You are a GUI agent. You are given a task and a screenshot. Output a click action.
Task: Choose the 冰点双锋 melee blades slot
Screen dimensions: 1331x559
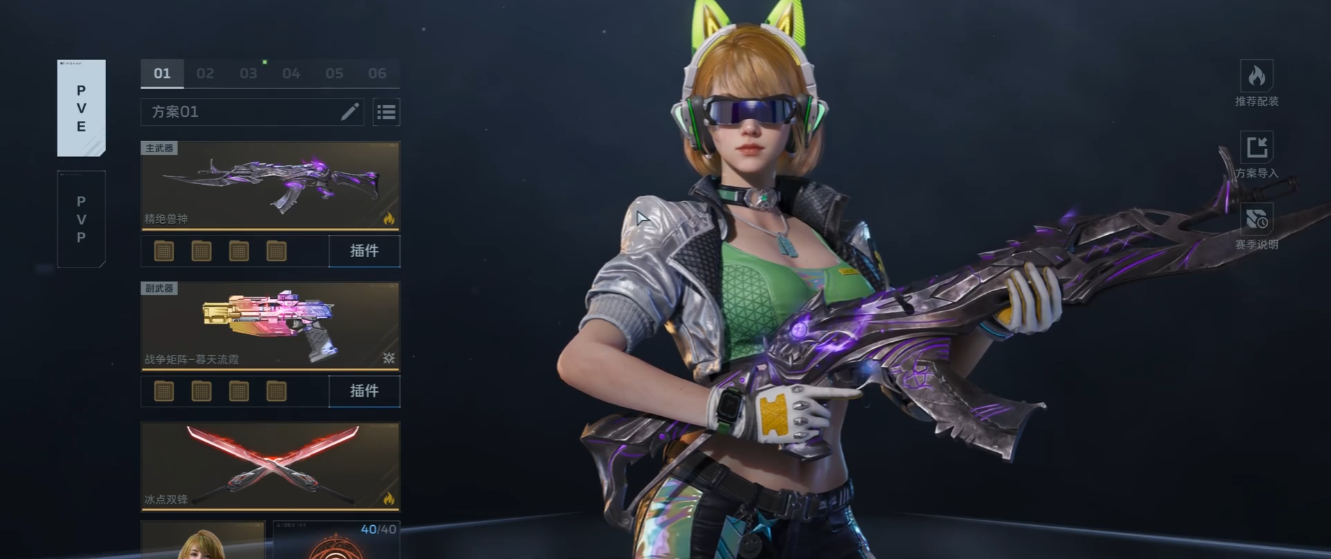(270, 466)
